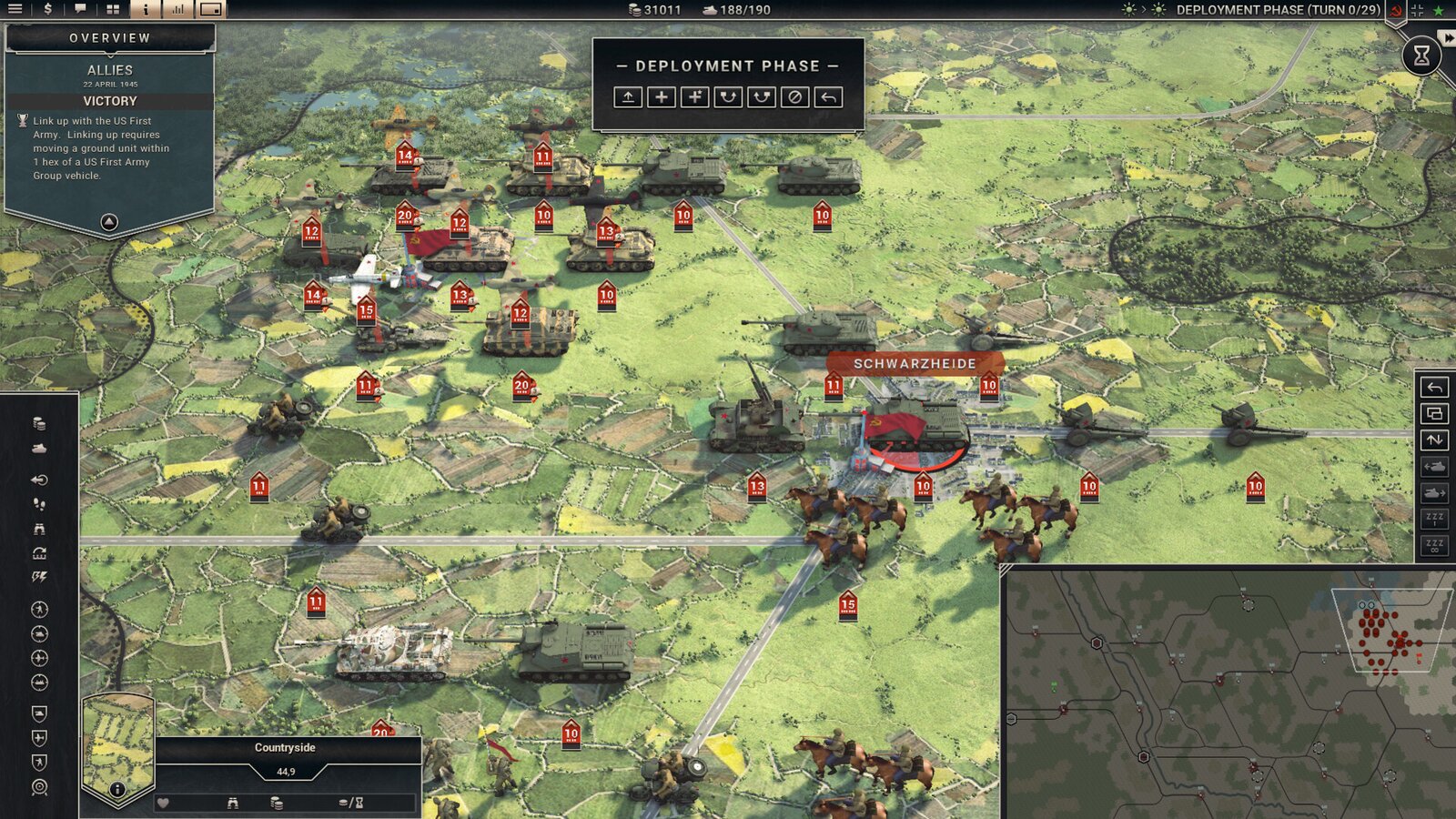Select the magnifier targeting icon at sidebar bottom
The width and height of the screenshot is (1456, 819).
[x=39, y=785]
